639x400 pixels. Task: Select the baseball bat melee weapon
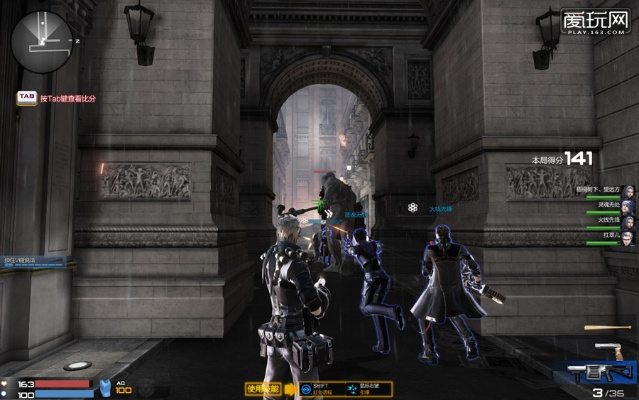click(x=608, y=328)
